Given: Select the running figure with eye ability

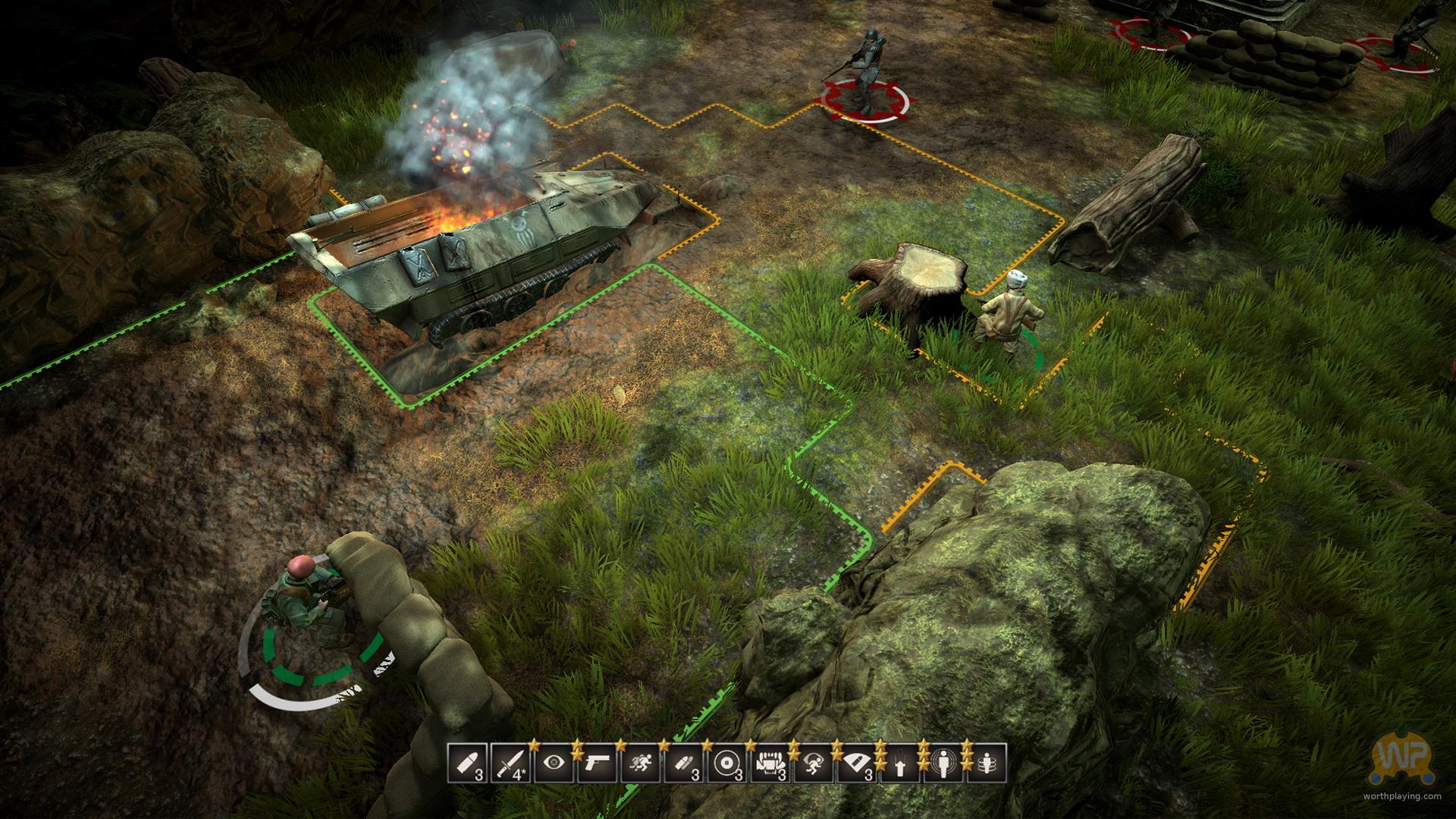Looking at the screenshot, I should tap(814, 764).
